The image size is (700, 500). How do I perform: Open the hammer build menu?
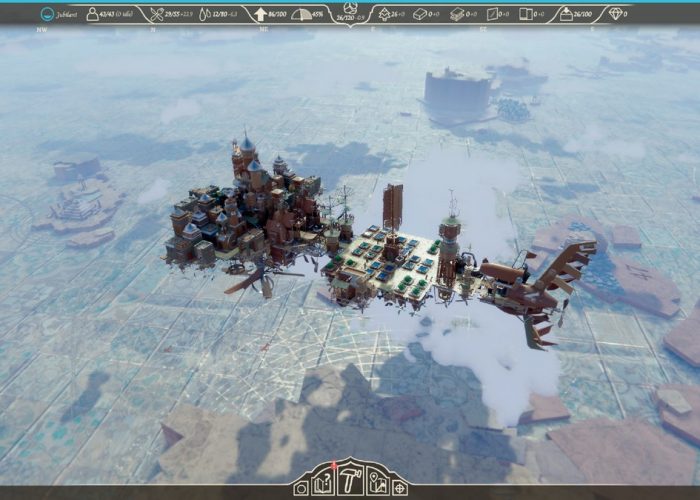click(351, 482)
